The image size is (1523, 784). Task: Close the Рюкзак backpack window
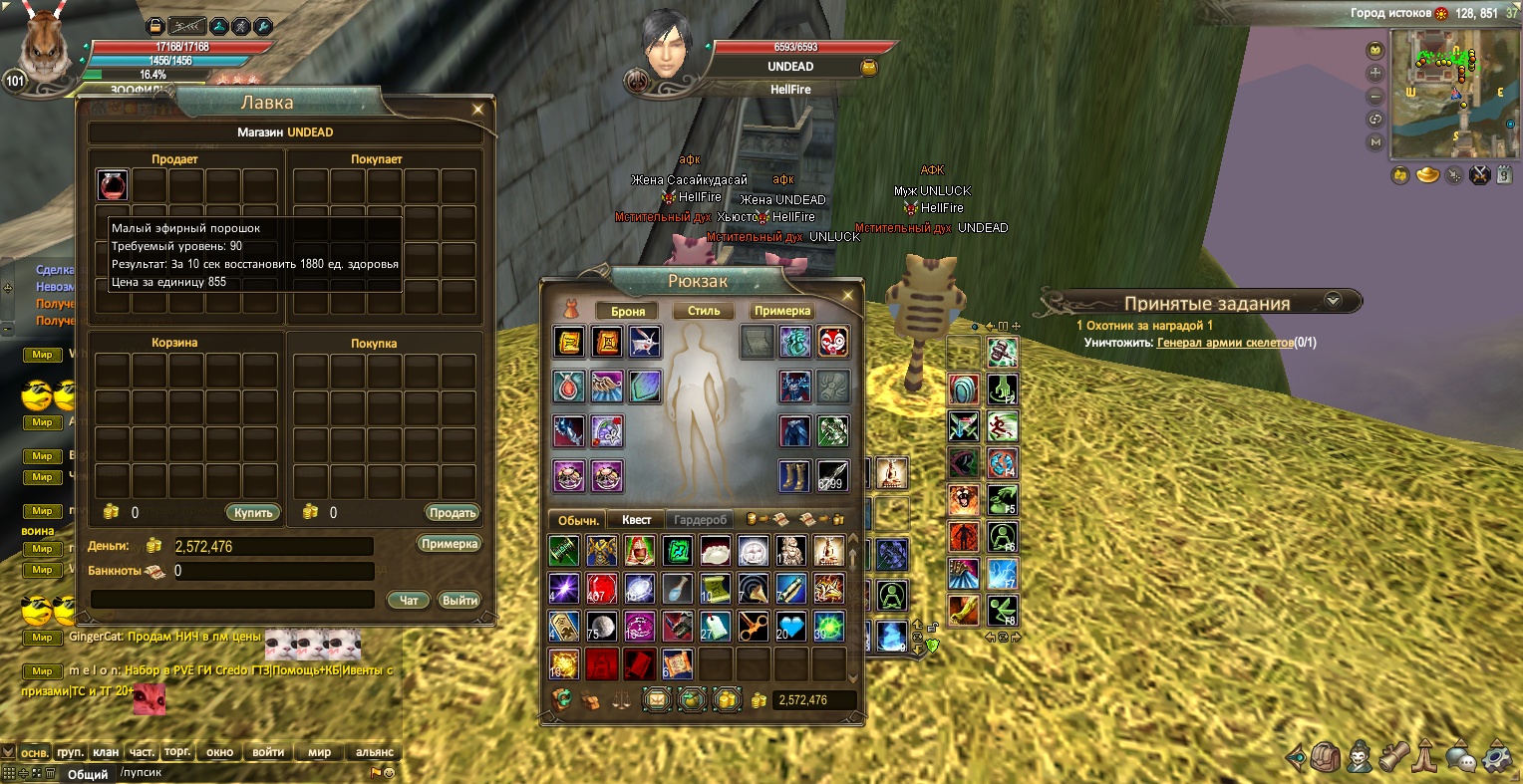coord(848,295)
